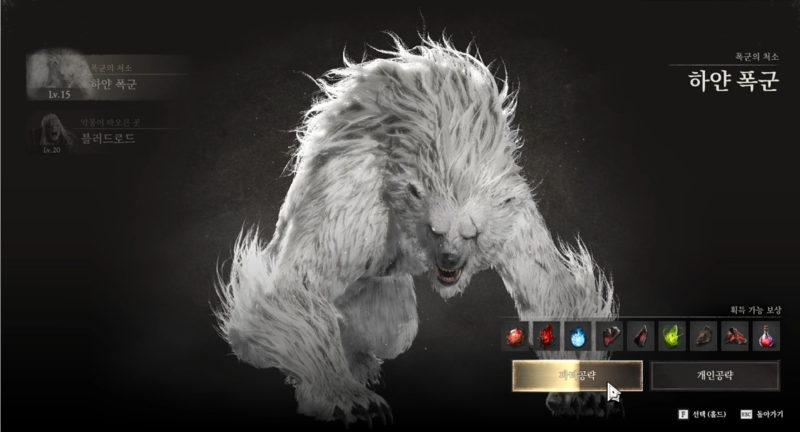800x432 pixels.
Task: Start the 파티공략 party raid
Action: (577, 376)
